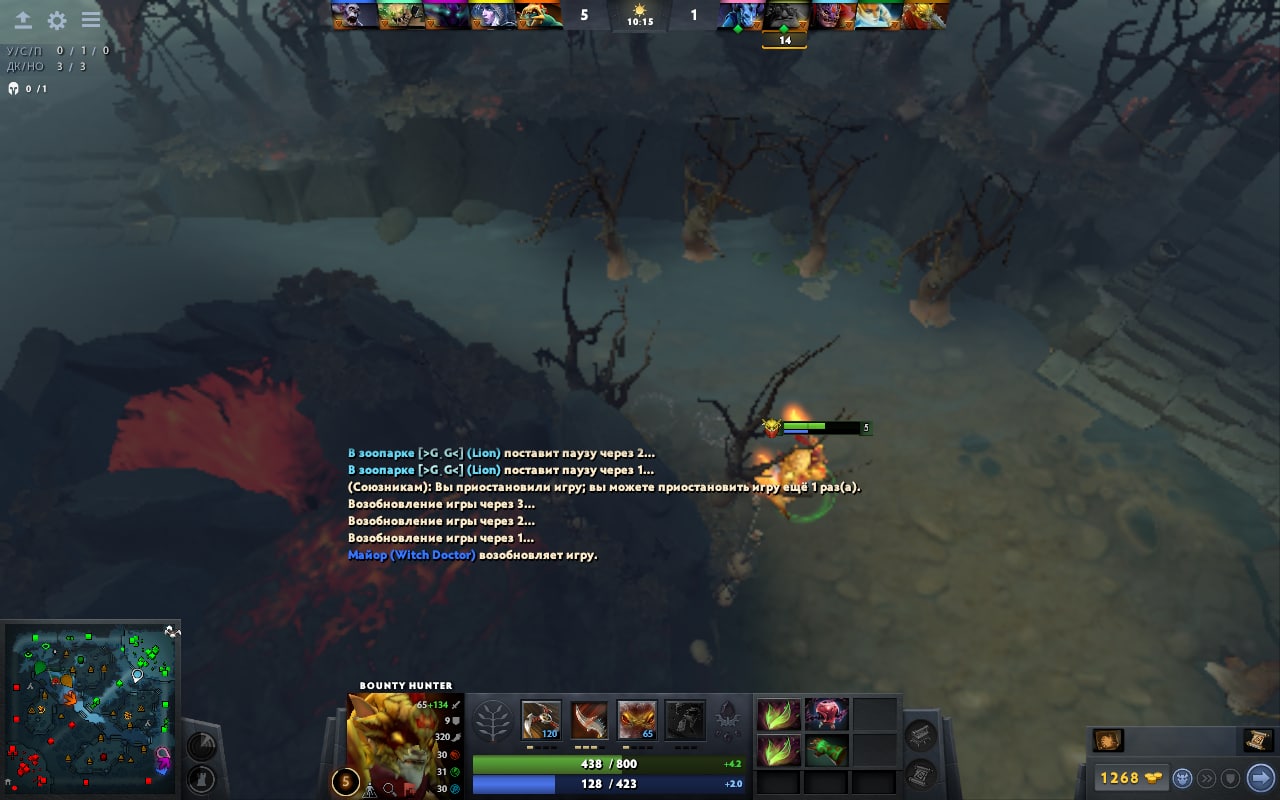Click the blue arrow button beside gold
Screen dimensions: 1280x800
[1260, 777]
